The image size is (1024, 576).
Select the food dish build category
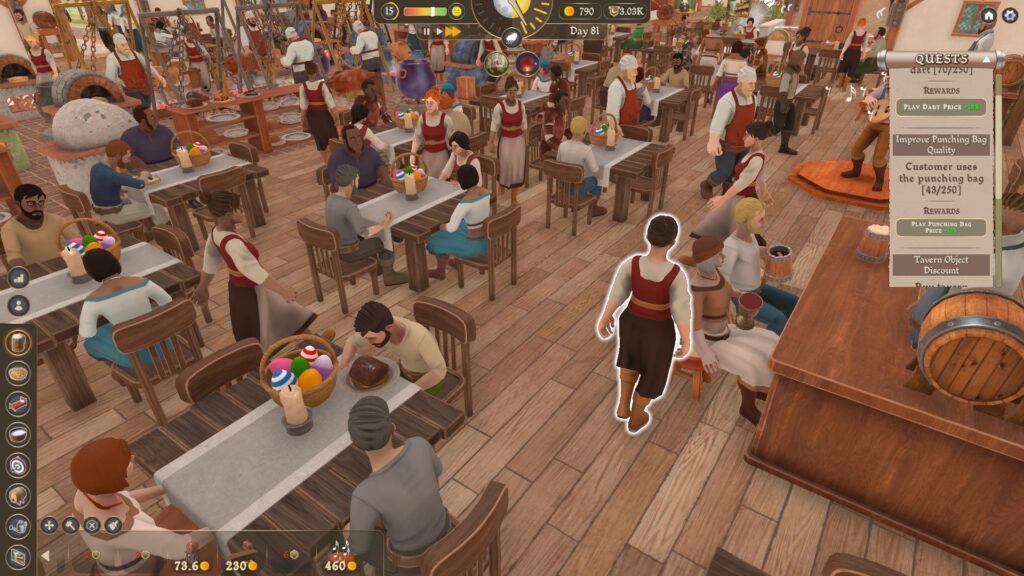17,372
